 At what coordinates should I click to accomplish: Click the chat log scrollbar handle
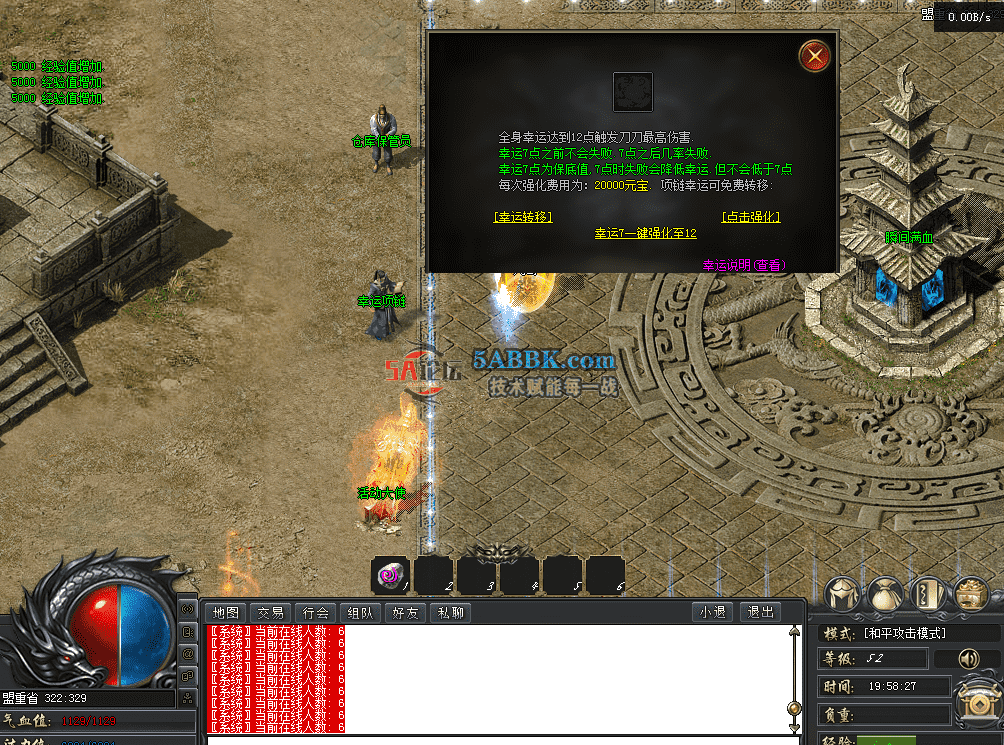pos(794,708)
